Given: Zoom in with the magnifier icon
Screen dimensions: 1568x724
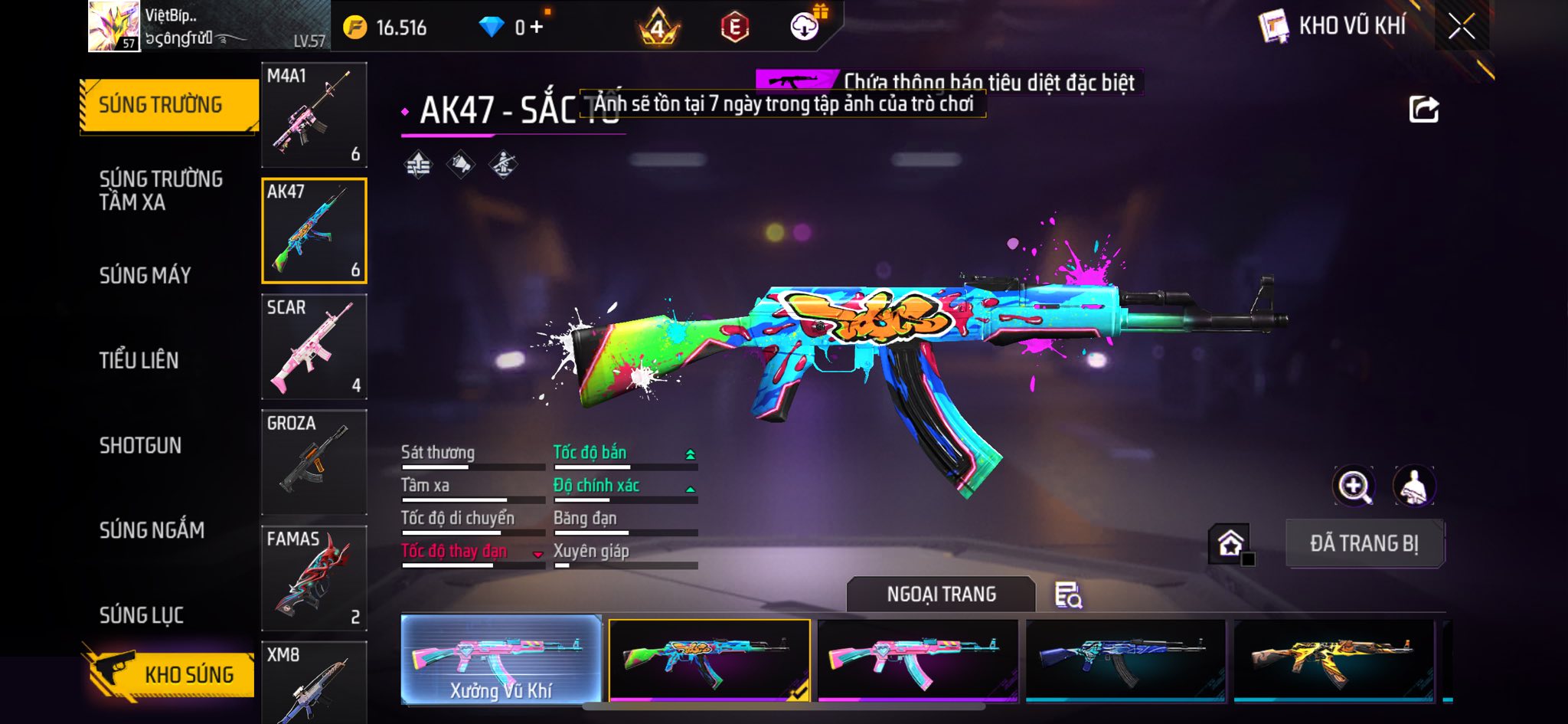Looking at the screenshot, I should (1354, 486).
